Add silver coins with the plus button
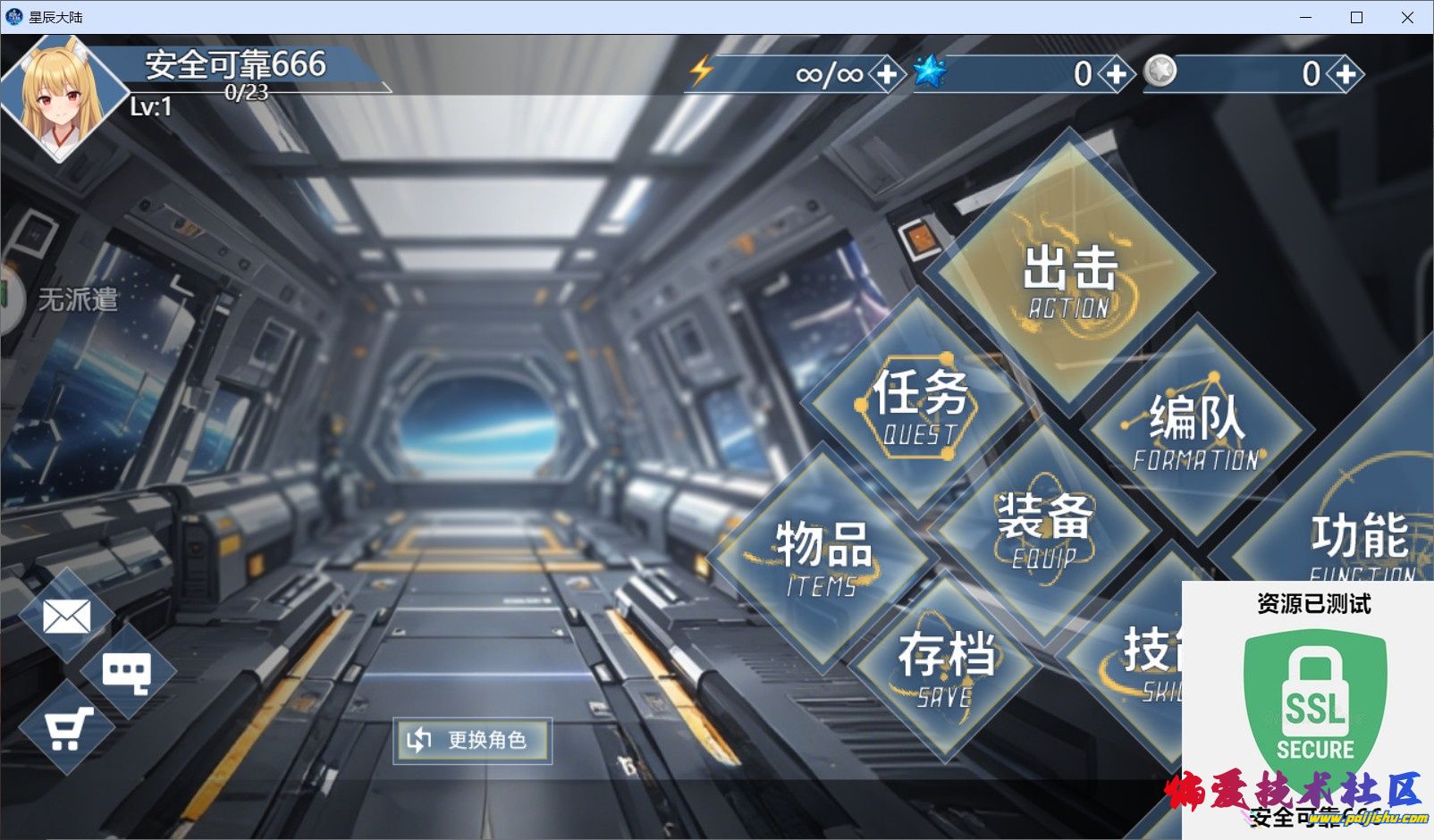1434x840 pixels. 1345,74
